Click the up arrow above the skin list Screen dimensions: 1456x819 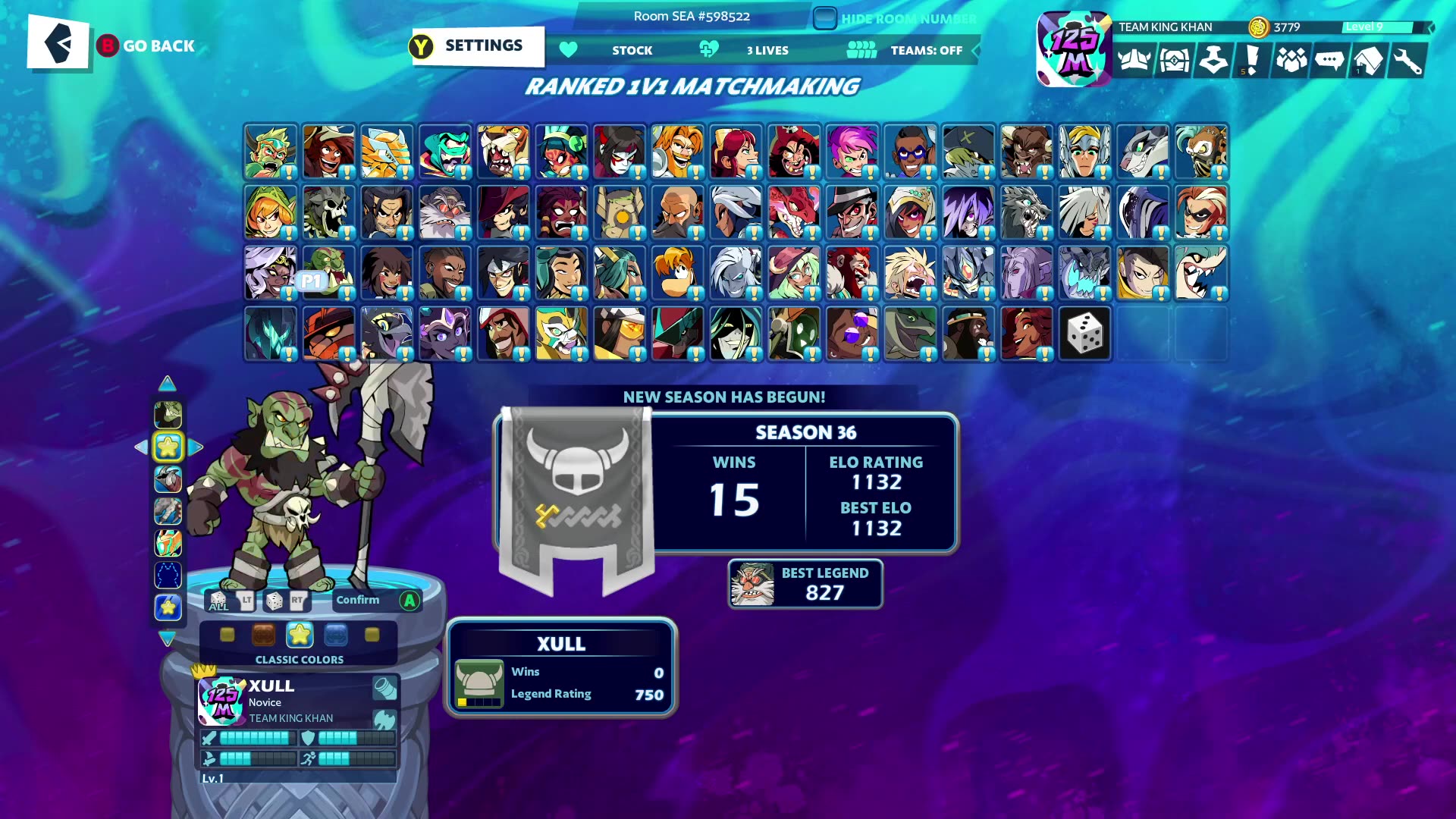coord(168,384)
